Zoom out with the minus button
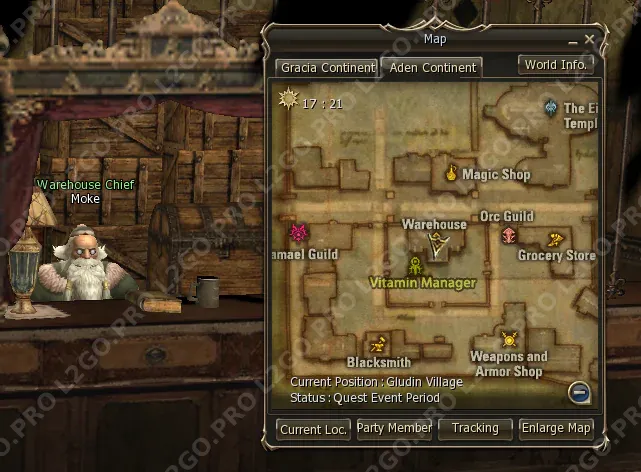The height and width of the screenshot is (472, 641). click(x=579, y=392)
